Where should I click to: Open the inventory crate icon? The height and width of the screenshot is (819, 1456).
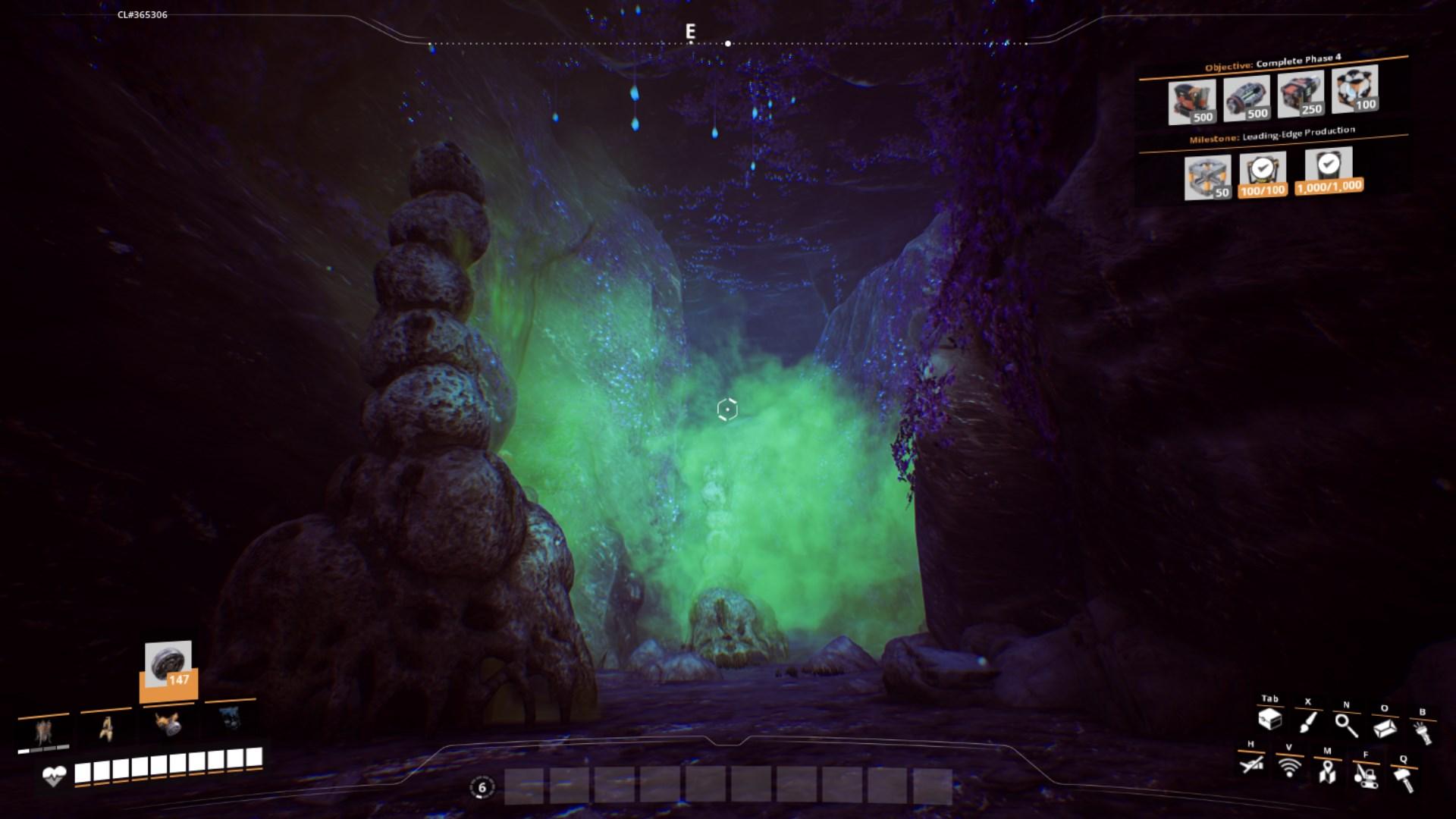(x=1269, y=719)
